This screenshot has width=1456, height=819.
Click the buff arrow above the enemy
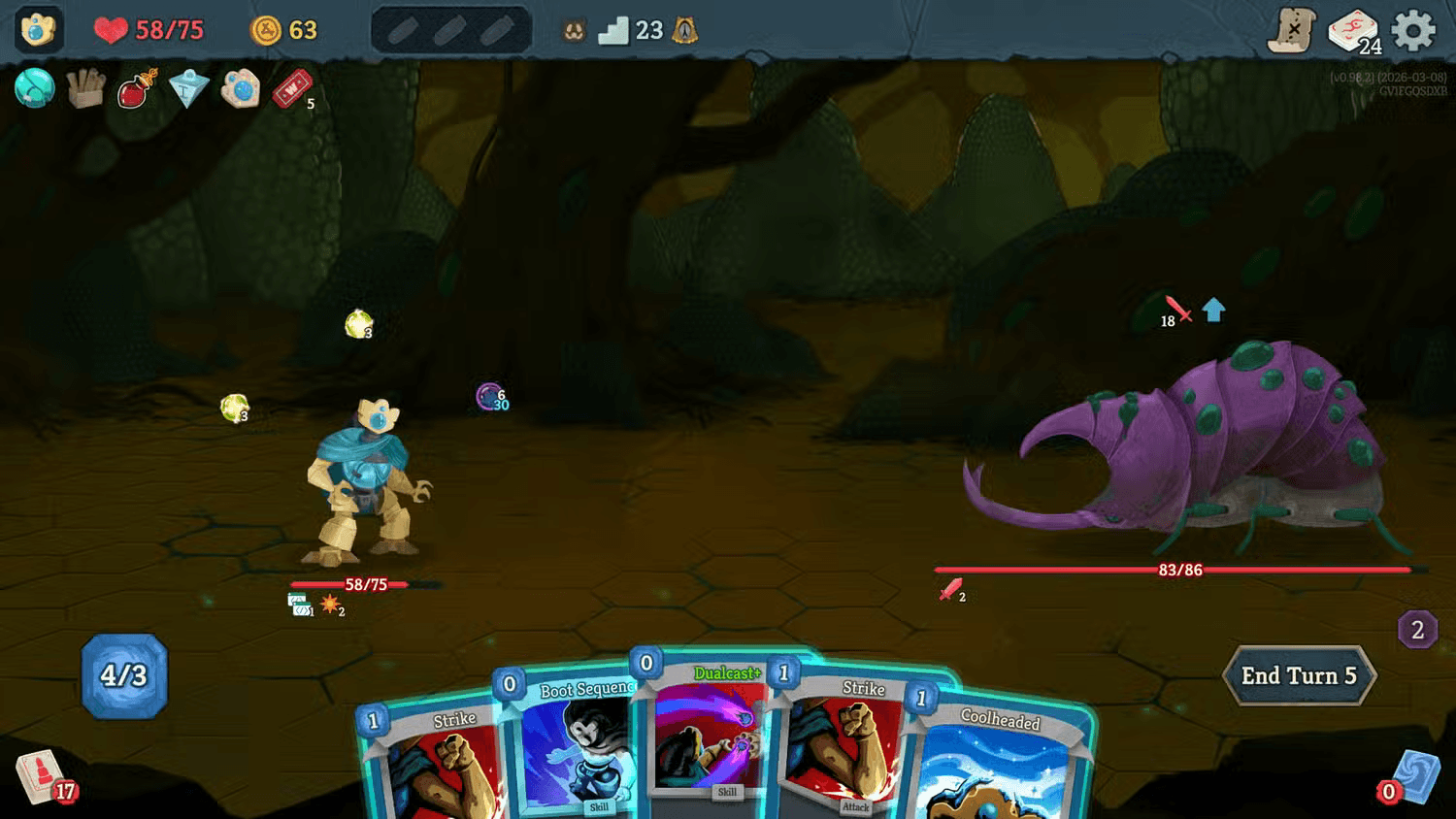(1211, 311)
